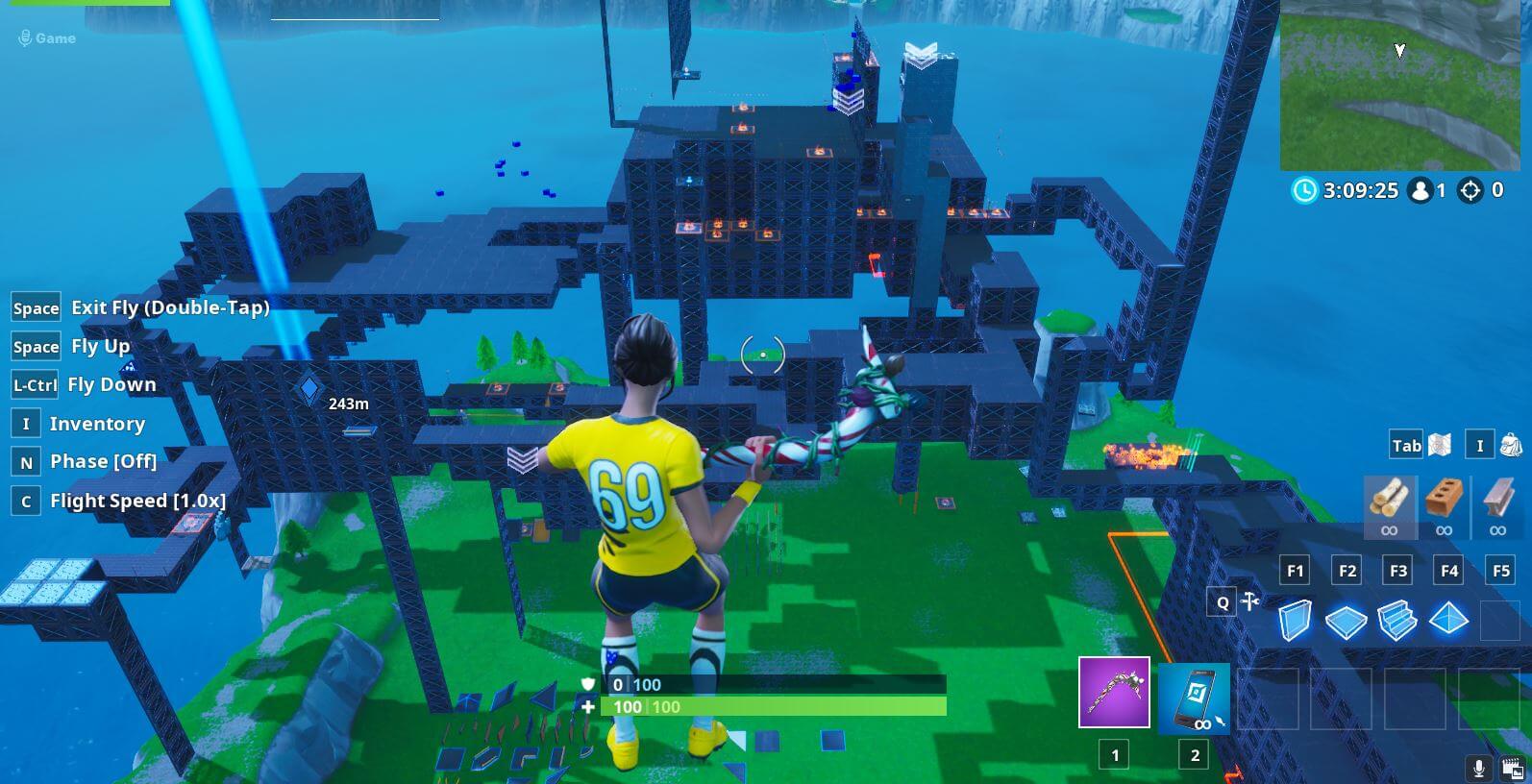Select the wall building piece icon
The width and height of the screenshot is (1532, 784).
click(x=1297, y=620)
